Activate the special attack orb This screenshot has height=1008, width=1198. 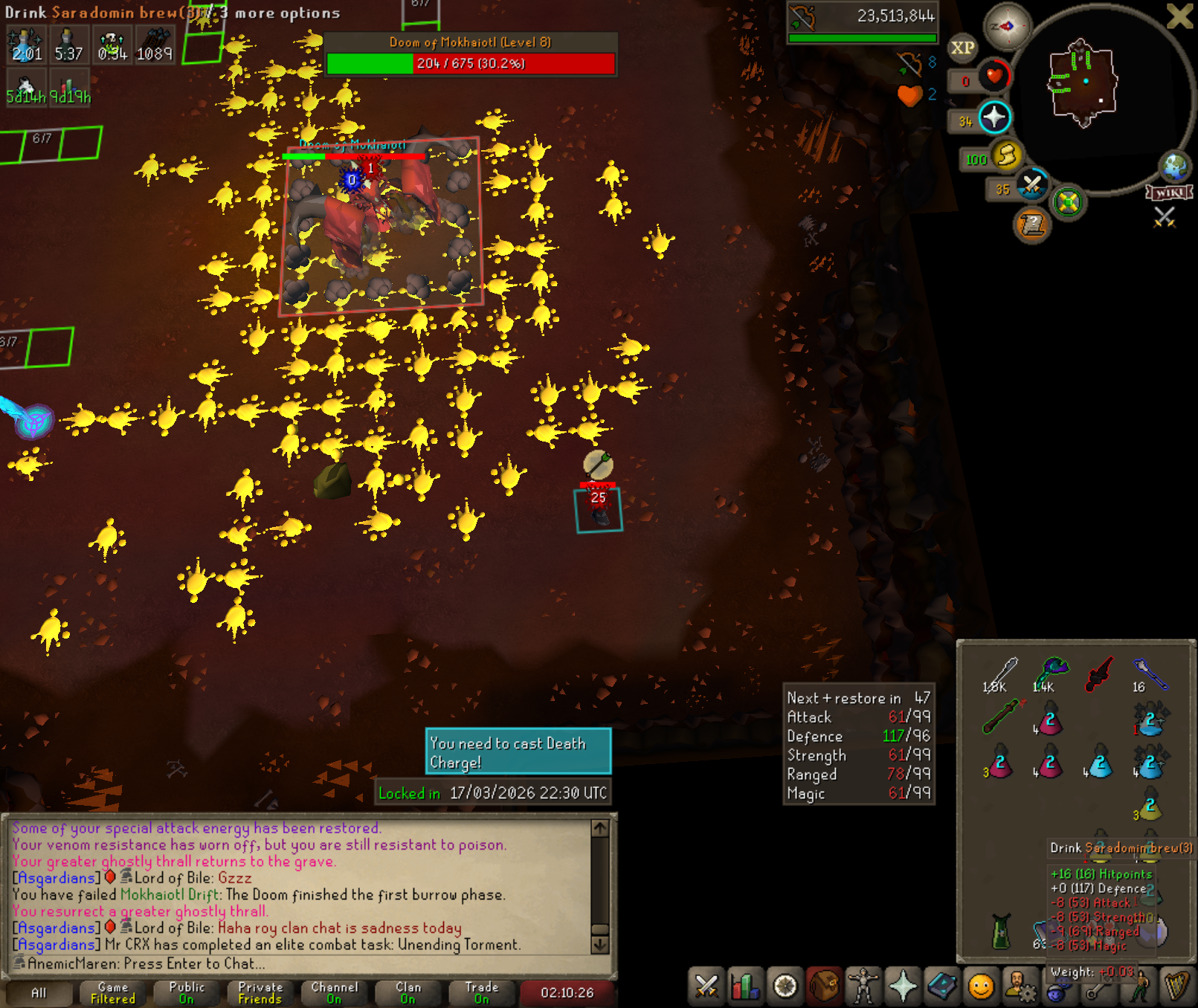[x=1032, y=185]
